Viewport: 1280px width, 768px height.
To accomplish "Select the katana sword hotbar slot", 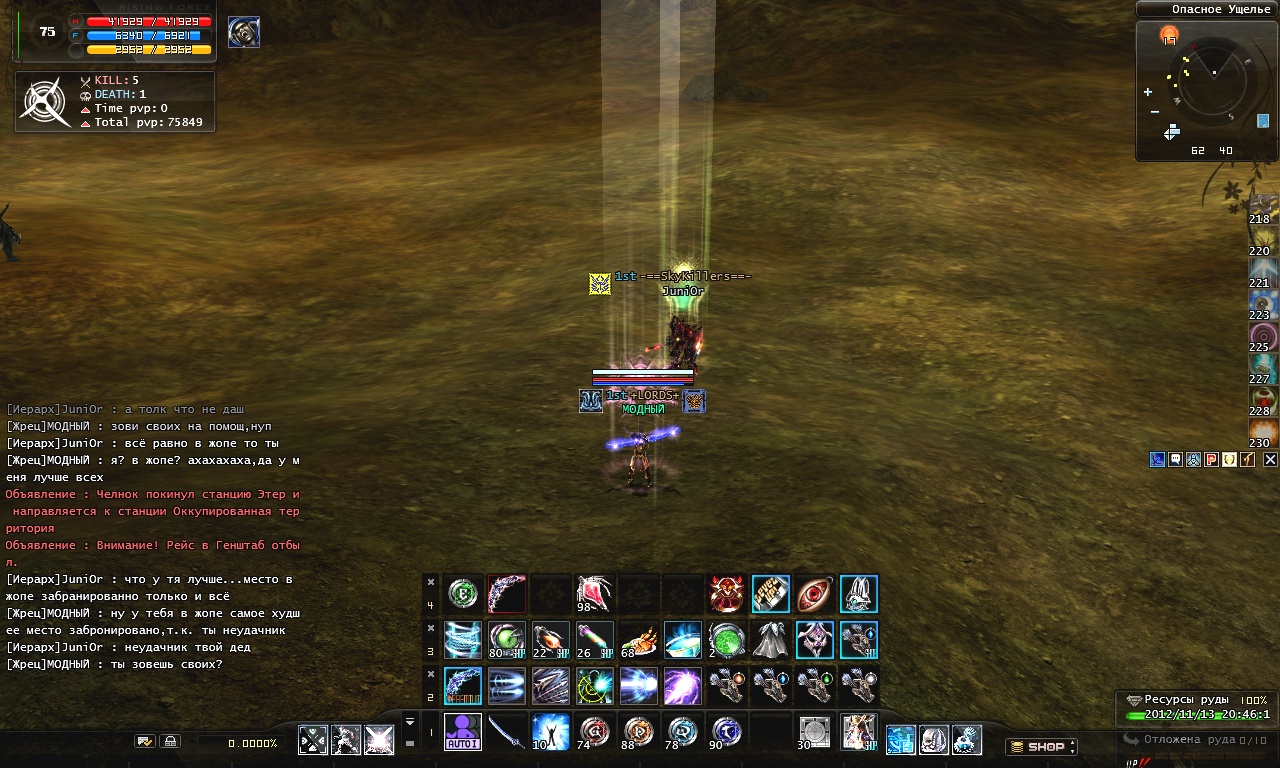I will coord(507,732).
